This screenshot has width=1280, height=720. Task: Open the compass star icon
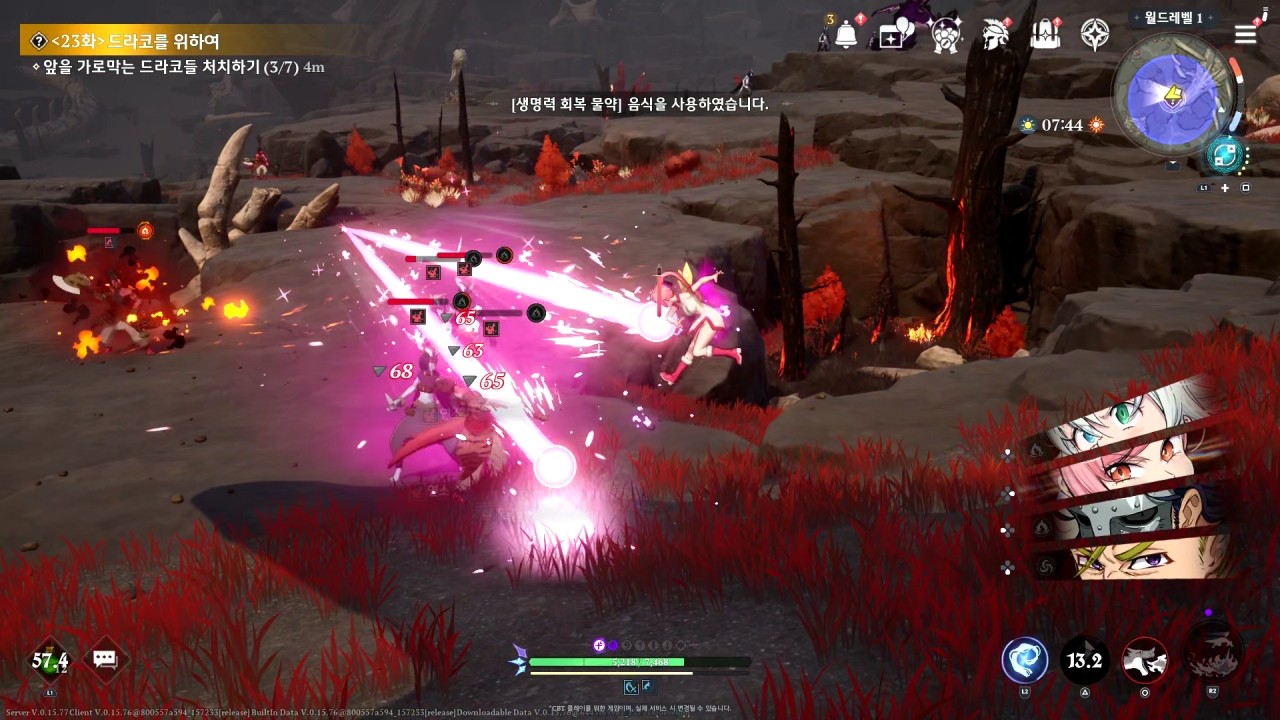(x=1095, y=36)
